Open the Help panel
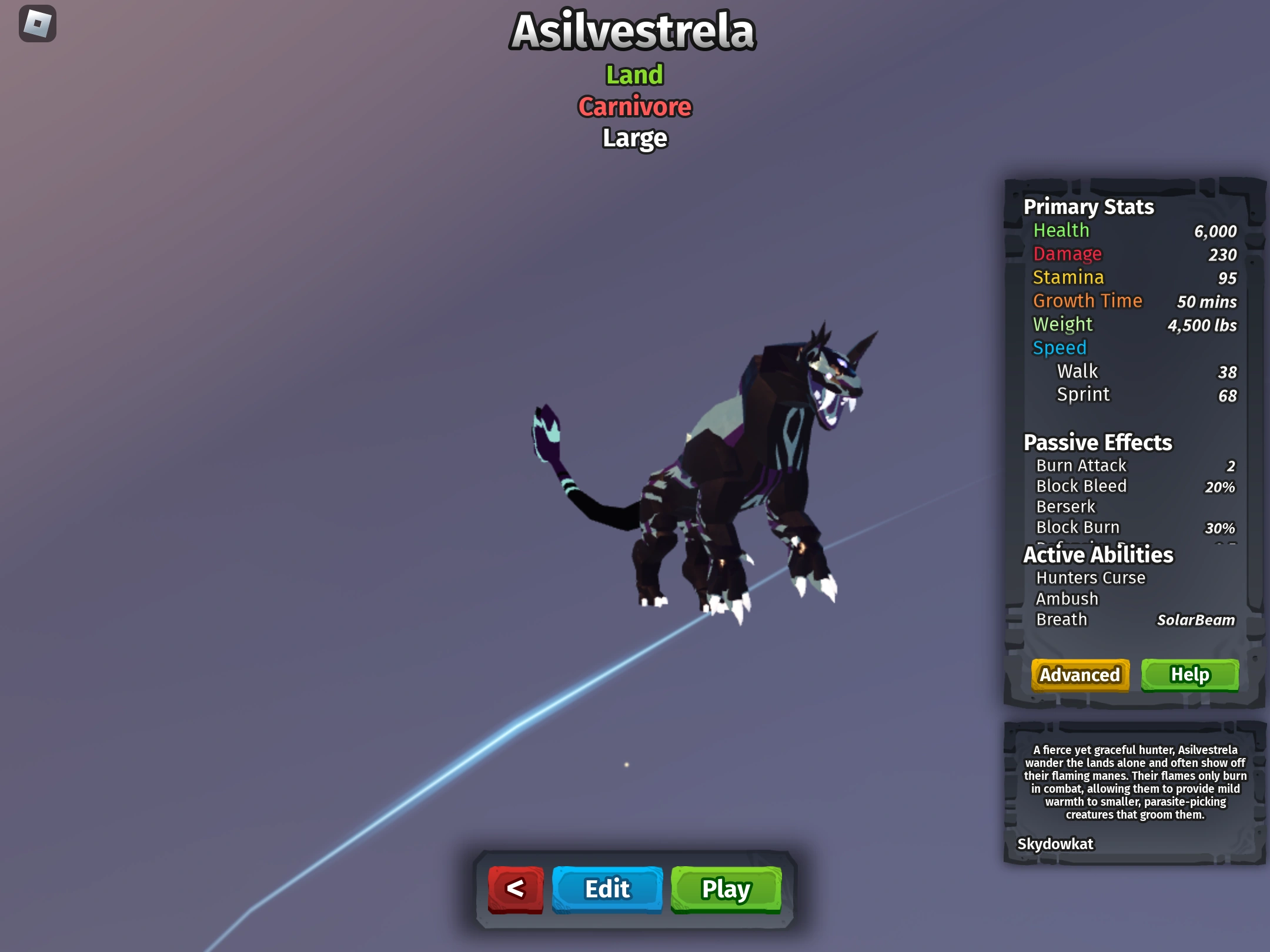 (x=1190, y=675)
